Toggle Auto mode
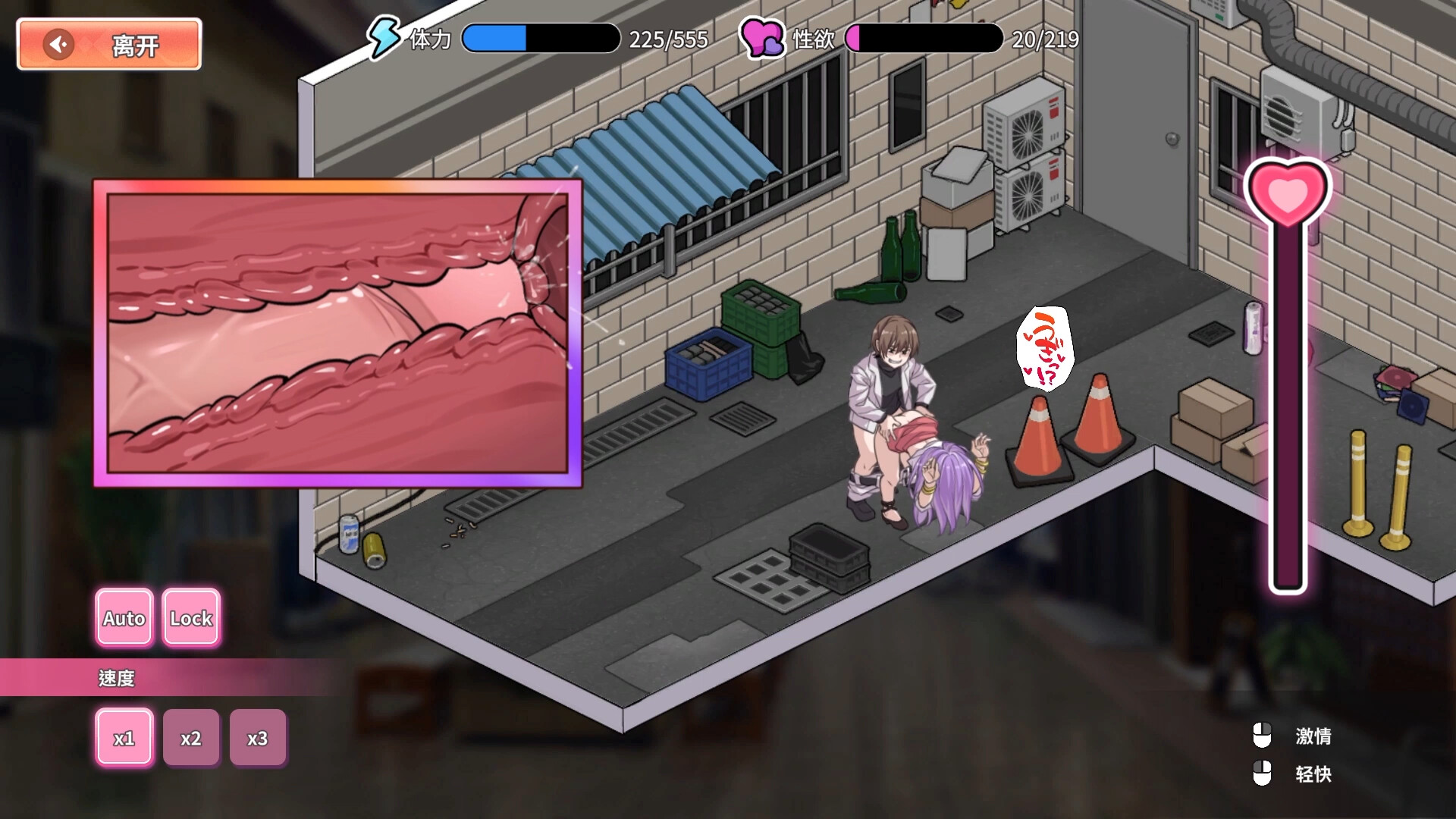 (x=124, y=618)
